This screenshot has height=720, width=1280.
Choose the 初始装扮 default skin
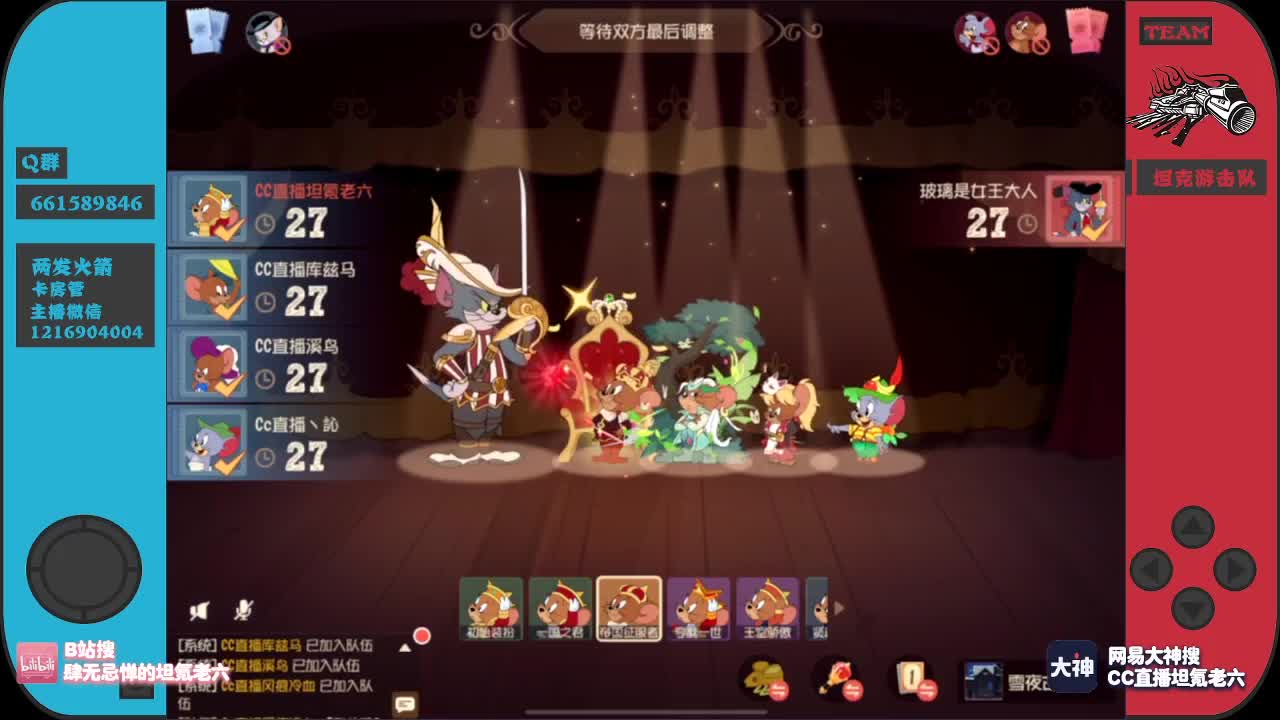[490, 610]
